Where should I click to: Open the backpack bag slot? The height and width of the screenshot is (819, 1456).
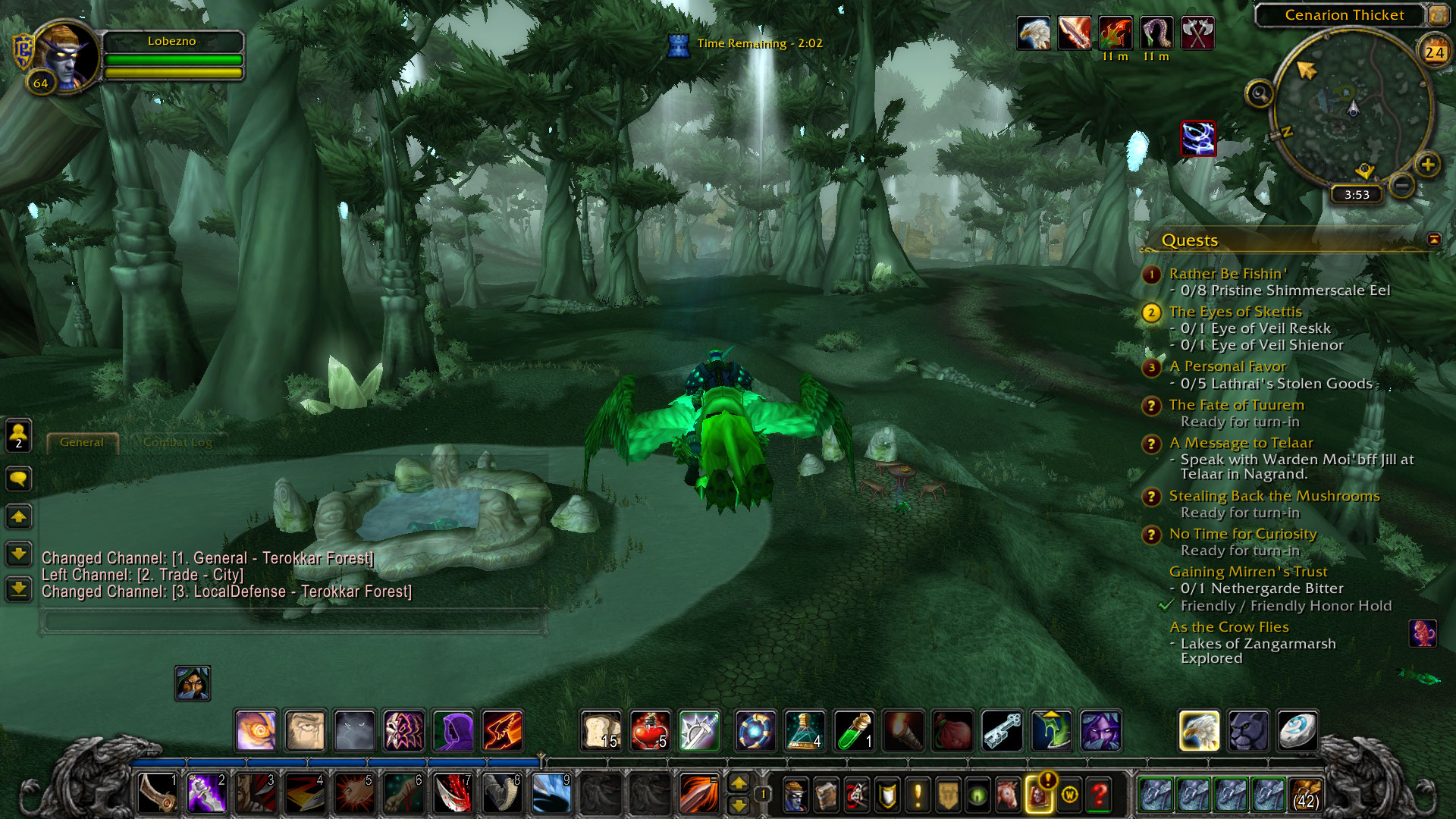1304,794
